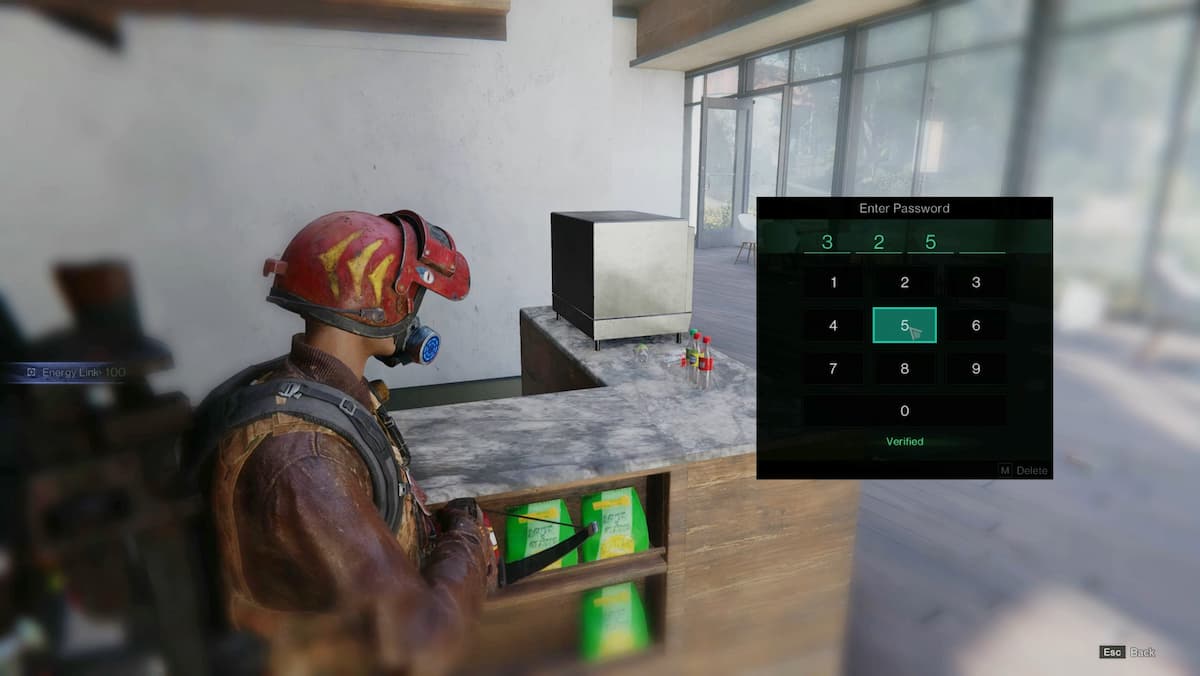
Task: Hit the 6 key on the keypad
Action: tap(976, 325)
